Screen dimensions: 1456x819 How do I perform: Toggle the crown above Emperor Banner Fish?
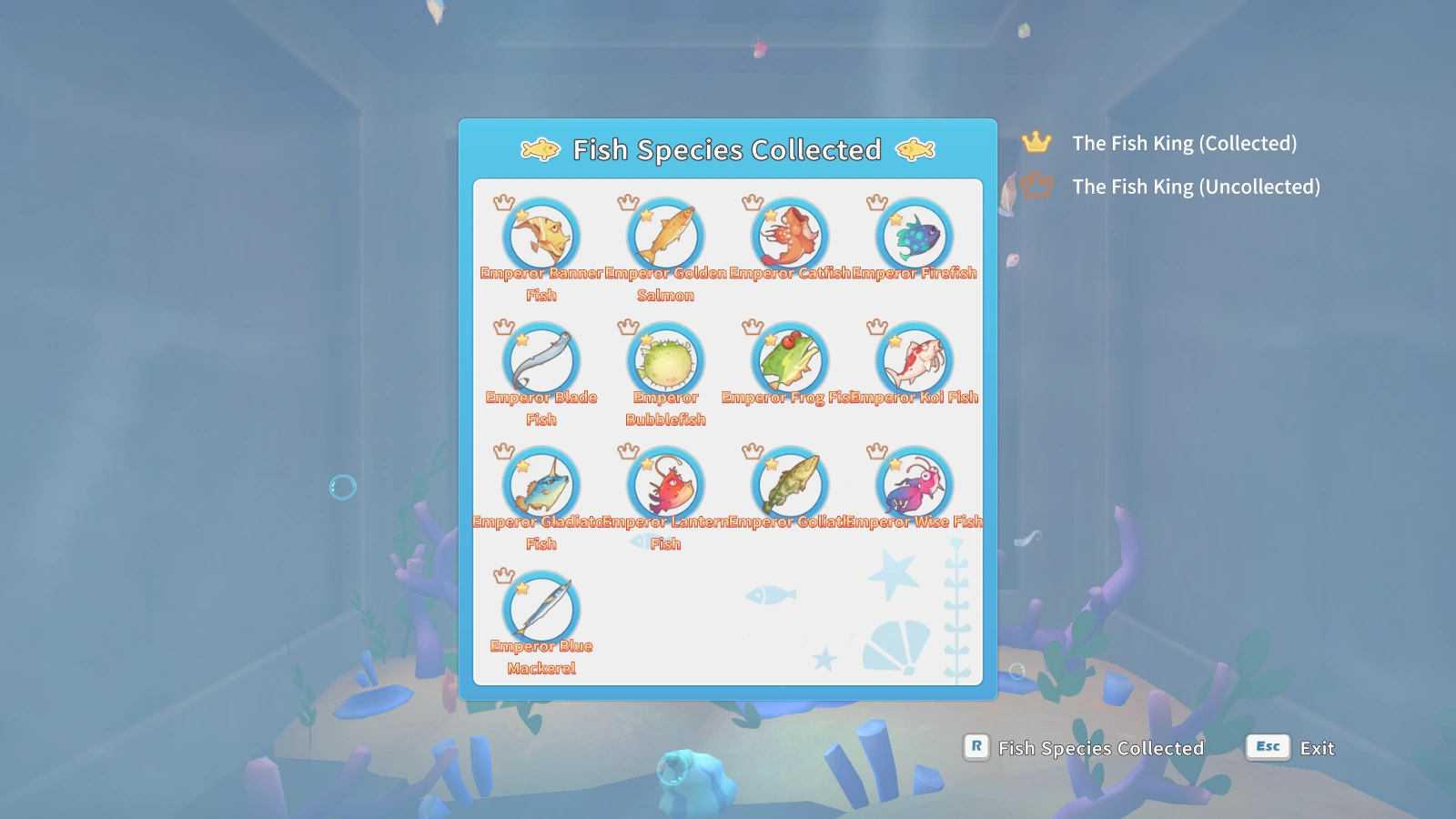[503, 202]
